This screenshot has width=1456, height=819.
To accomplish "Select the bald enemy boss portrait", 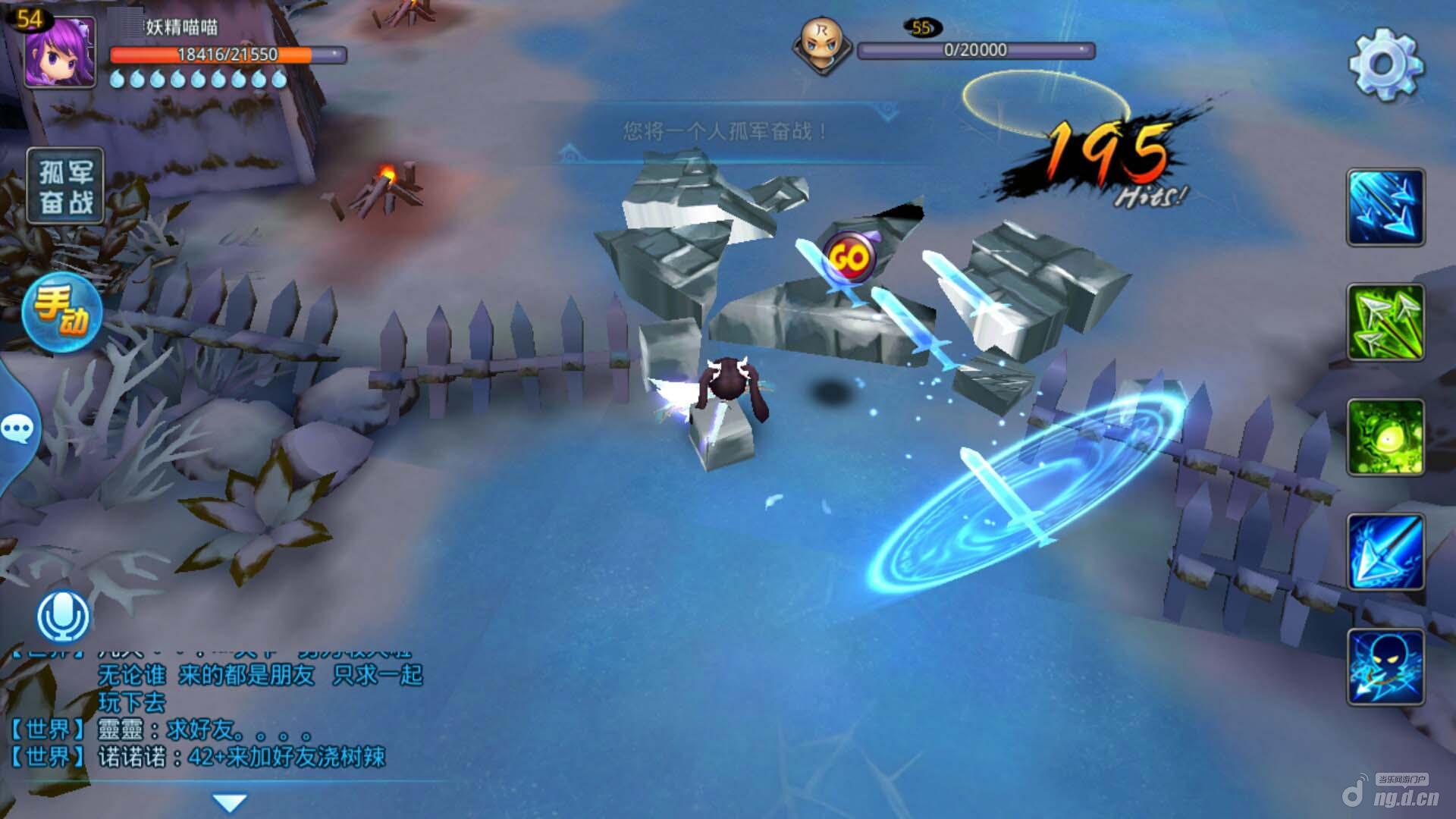I will 821,44.
